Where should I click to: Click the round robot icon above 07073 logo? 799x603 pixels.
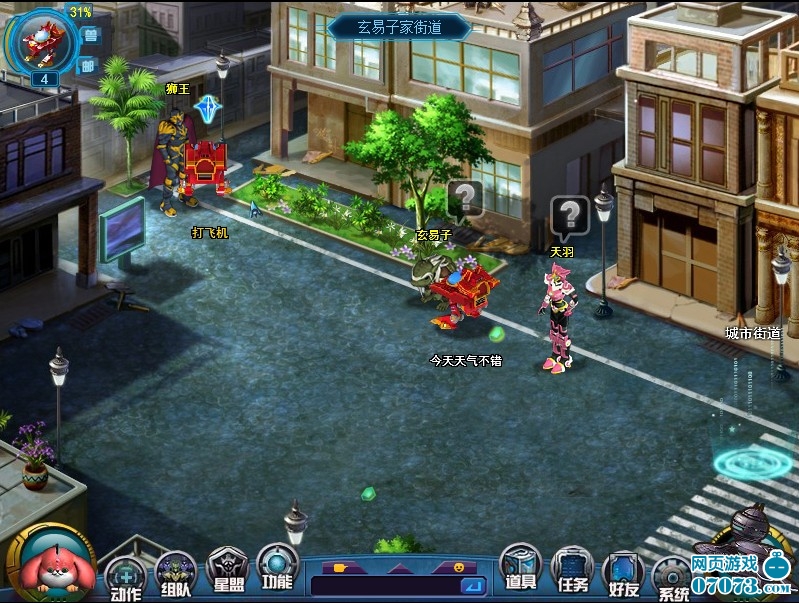click(x=750, y=525)
